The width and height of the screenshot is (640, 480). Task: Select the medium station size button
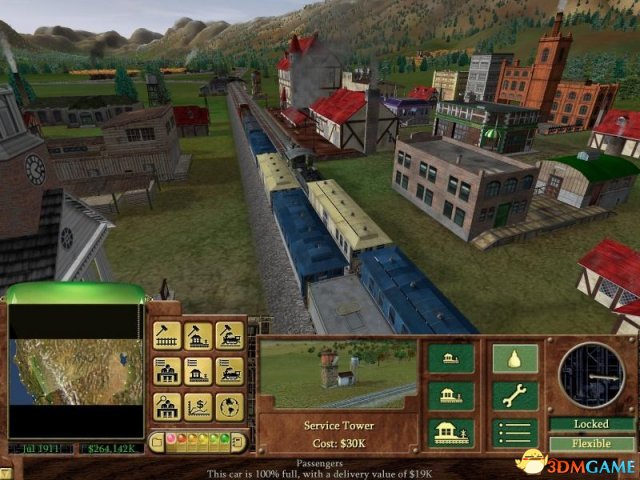pos(450,395)
